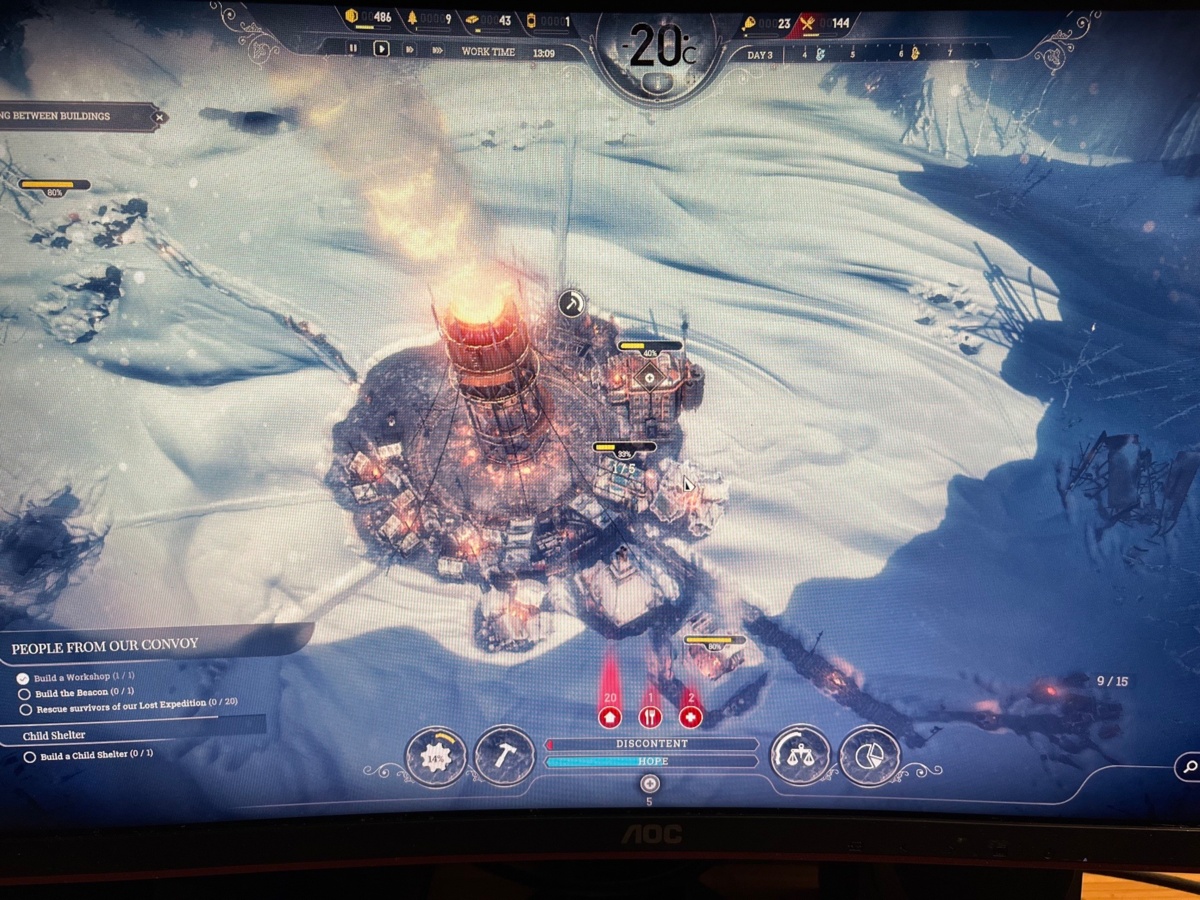Switch to double fast-forward speed
This screenshot has width=1200, height=900.
(409, 48)
